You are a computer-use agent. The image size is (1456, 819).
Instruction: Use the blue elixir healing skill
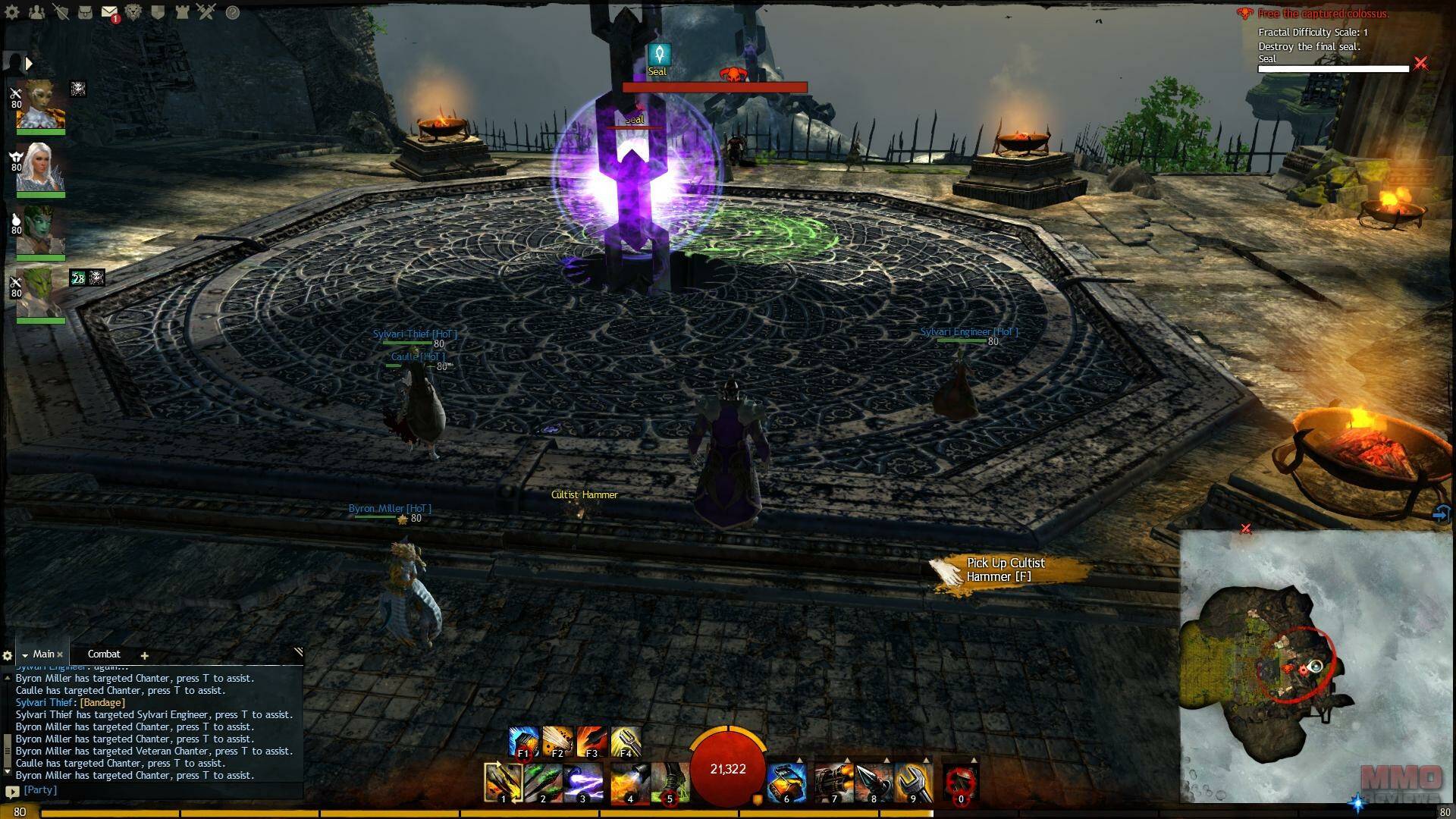[x=786, y=782]
